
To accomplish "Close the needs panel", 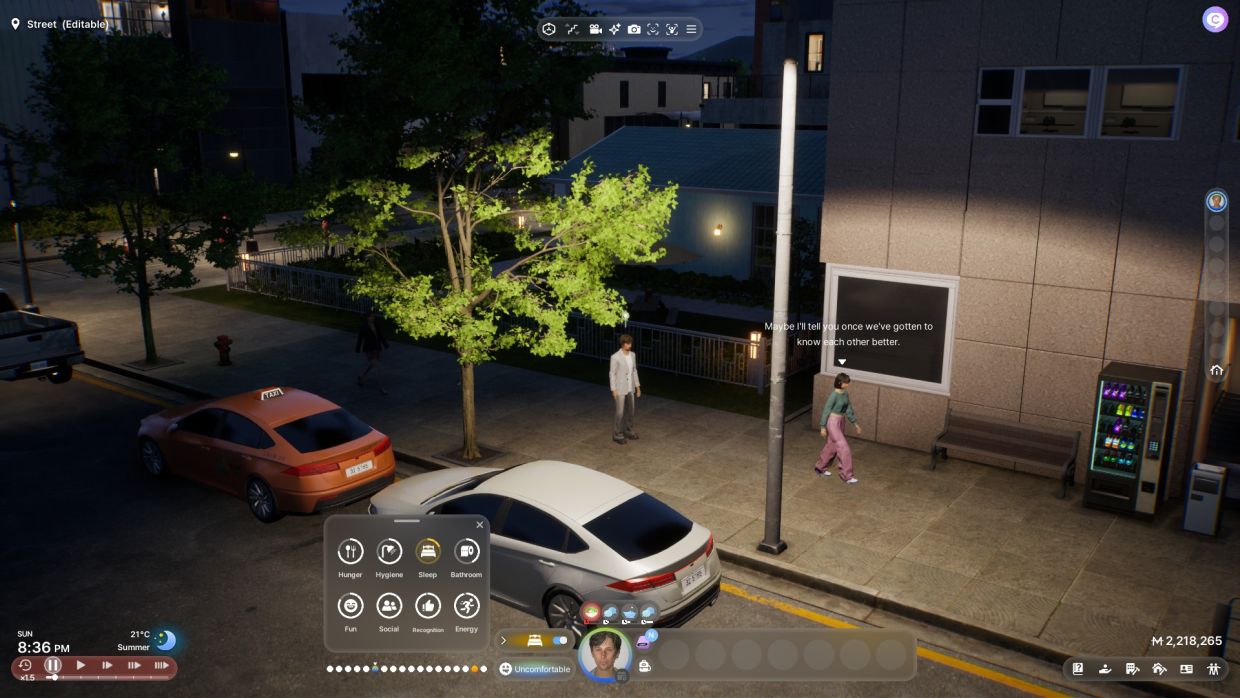I will coord(479,525).
